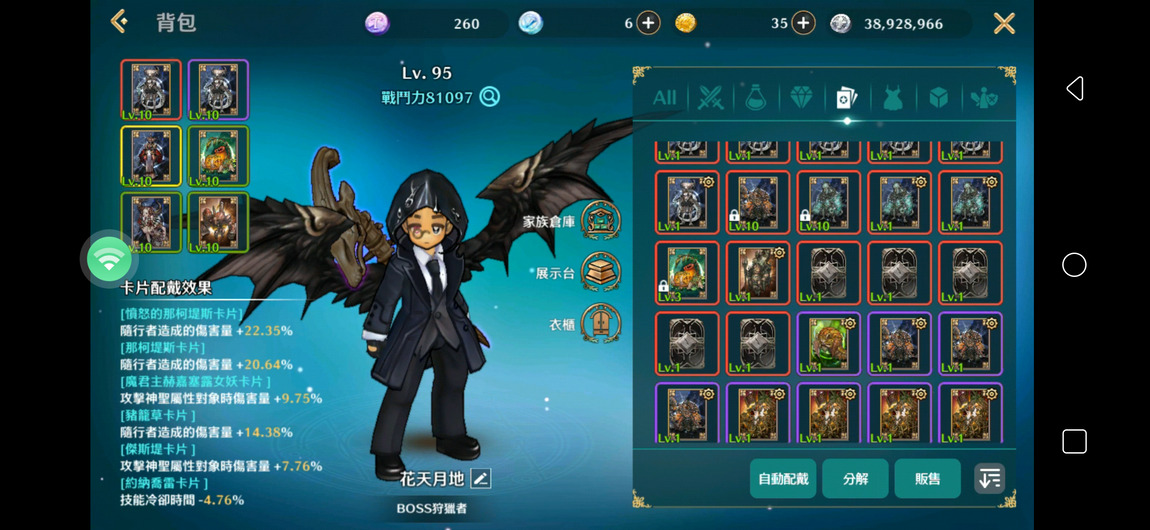Edit the character name 花天月地
This screenshot has height=530, width=1150.
(481, 479)
